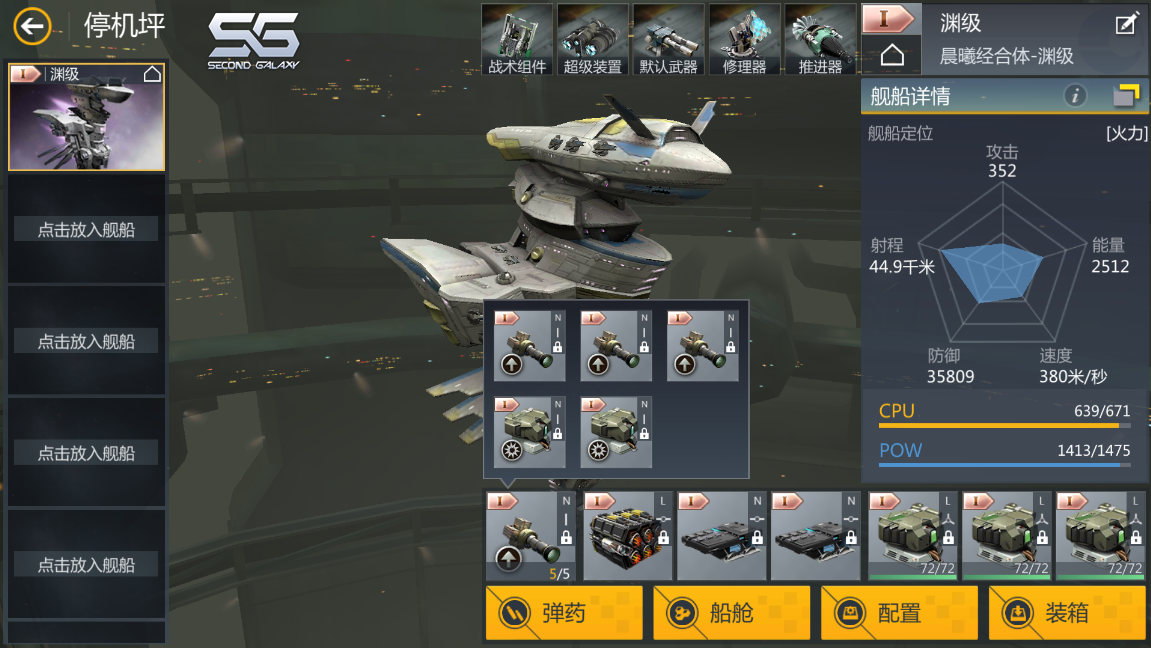Go back using the arrow button
This screenshot has width=1151, height=648.
tap(33, 26)
